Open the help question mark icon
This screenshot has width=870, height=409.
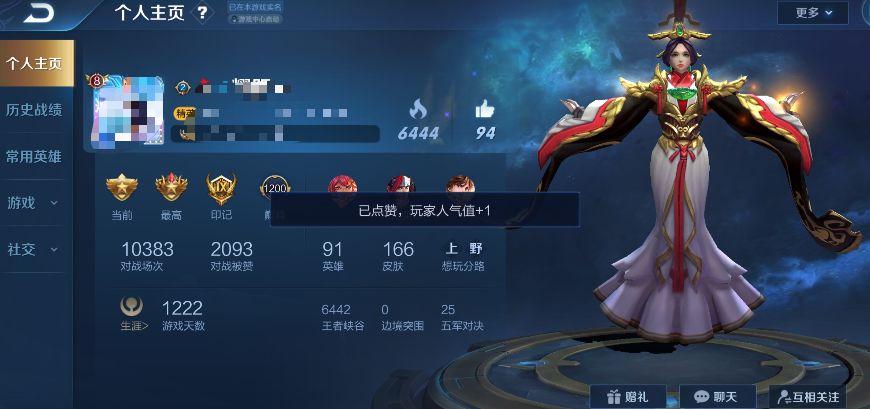[x=203, y=13]
